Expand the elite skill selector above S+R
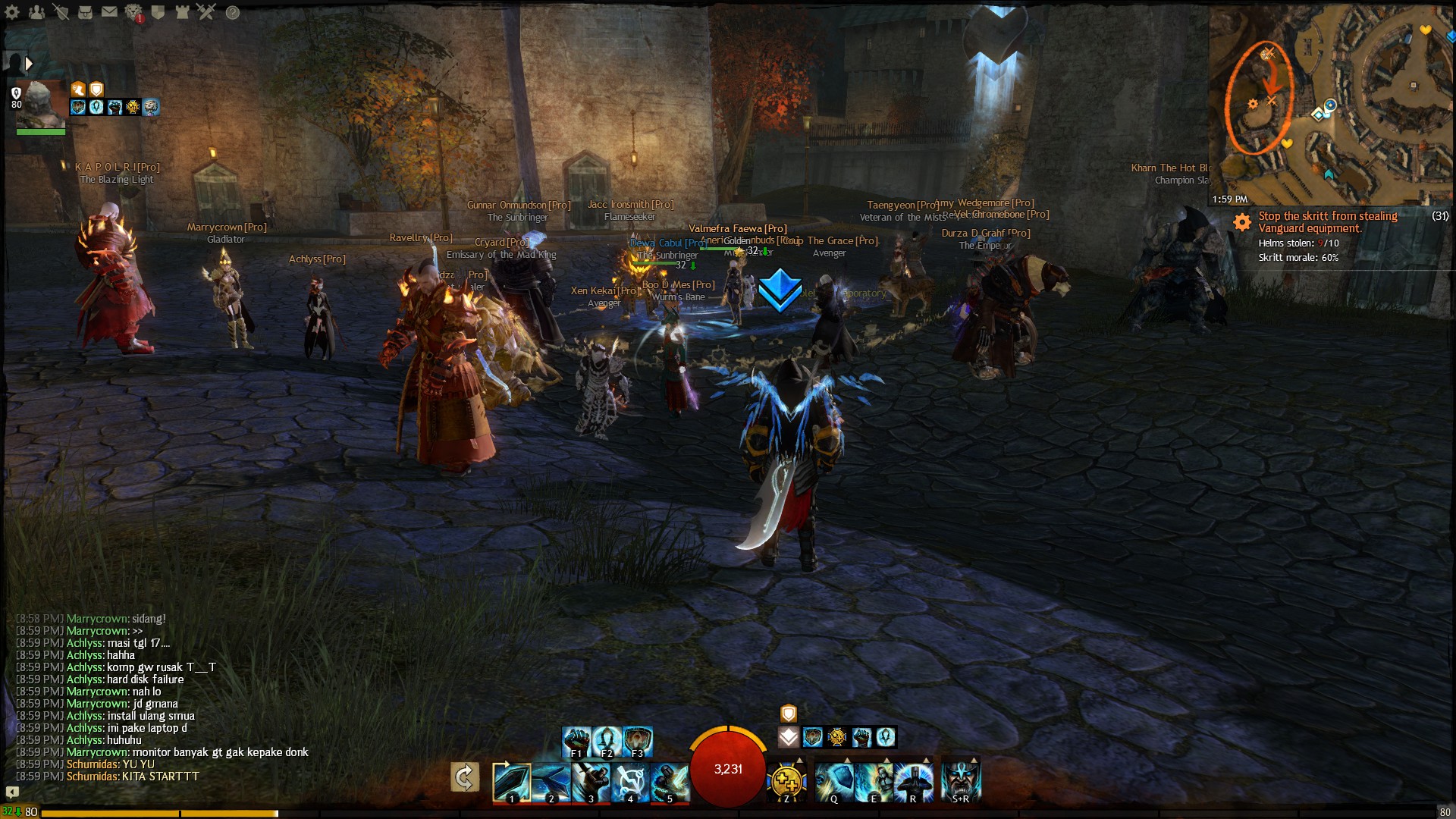1456x819 pixels. point(973,759)
